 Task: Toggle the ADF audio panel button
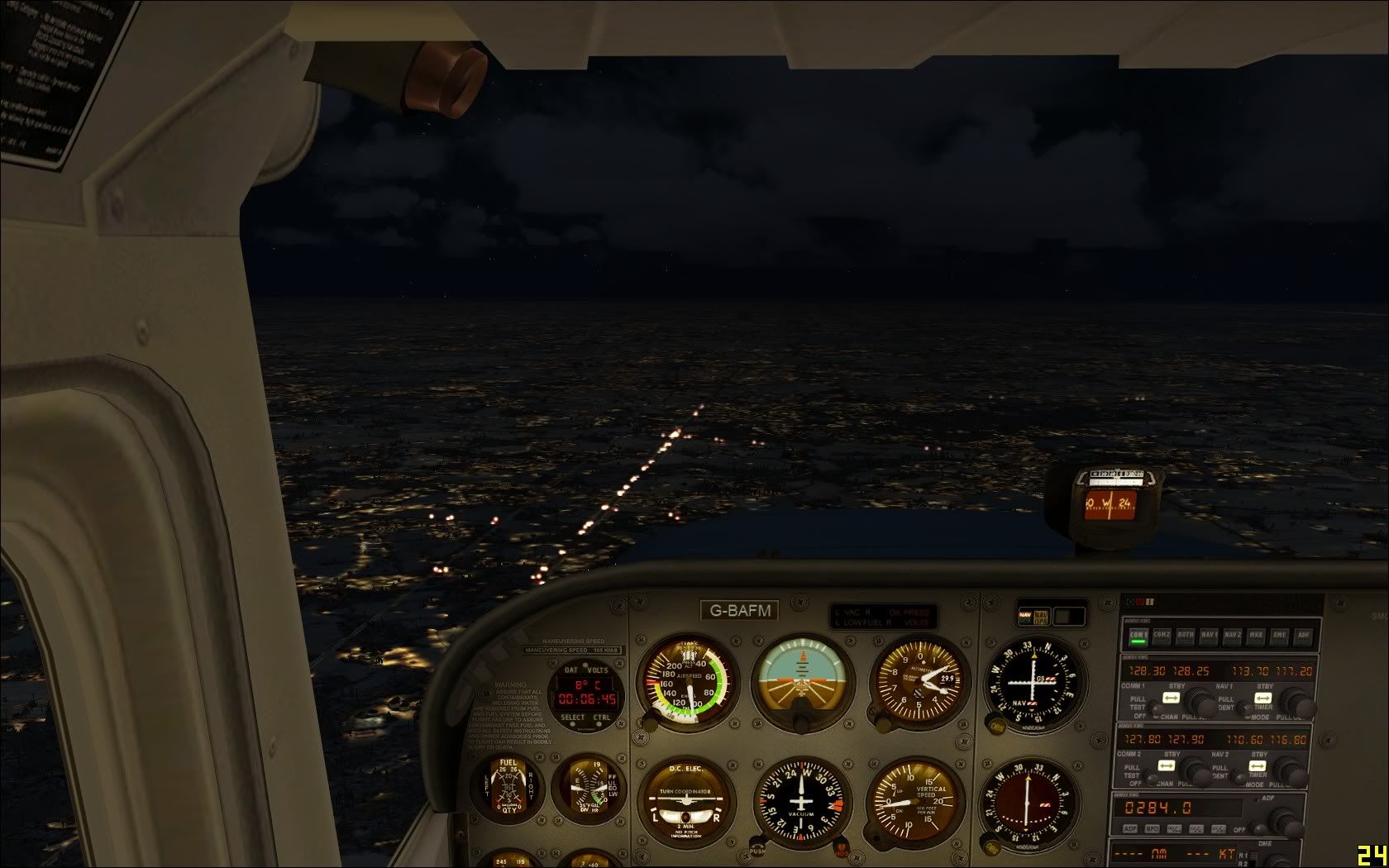pyautogui.click(x=1304, y=636)
